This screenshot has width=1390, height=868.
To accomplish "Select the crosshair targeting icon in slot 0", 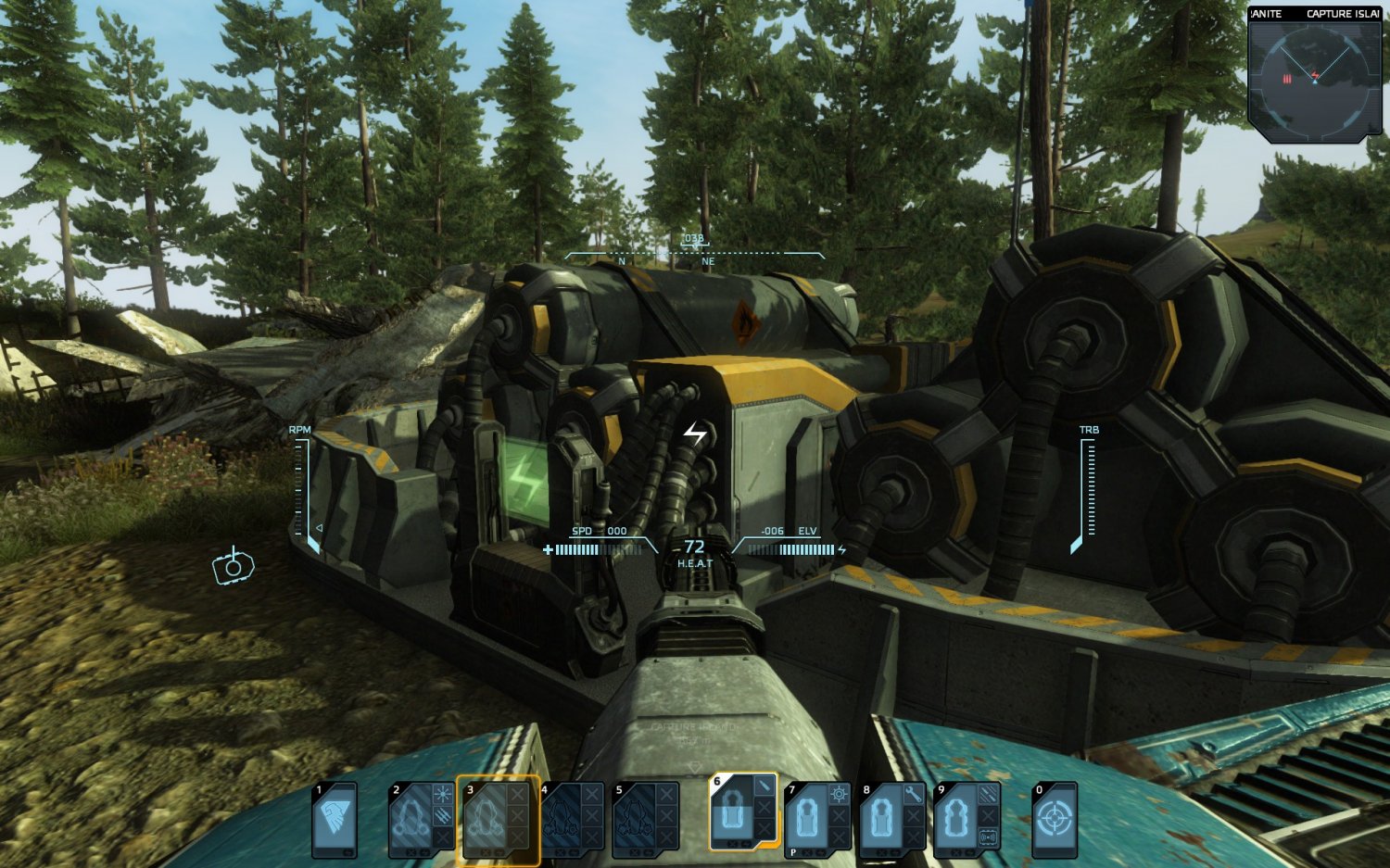I will click(1055, 817).
